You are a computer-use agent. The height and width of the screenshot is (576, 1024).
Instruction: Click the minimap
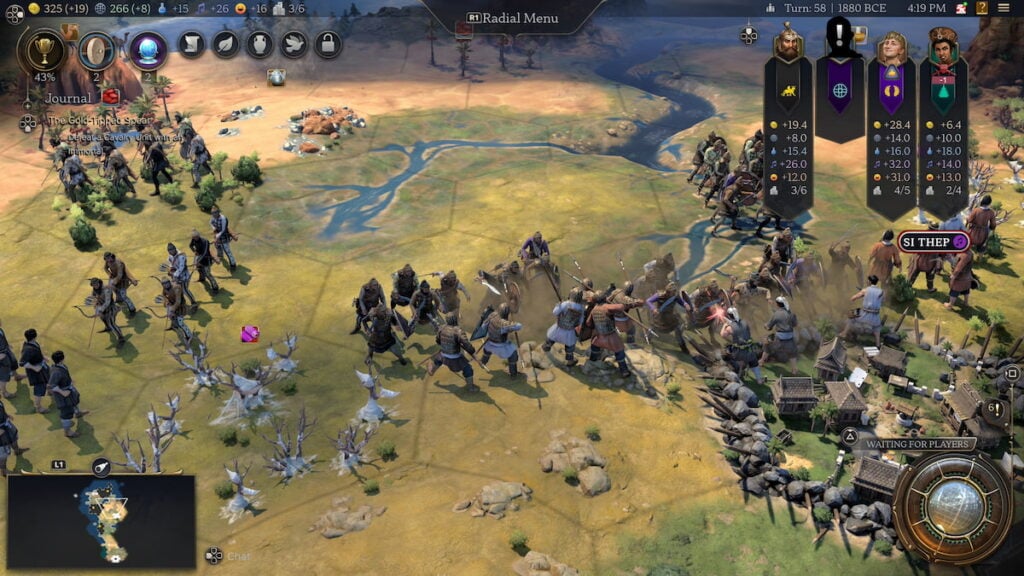tap(101, 520)
